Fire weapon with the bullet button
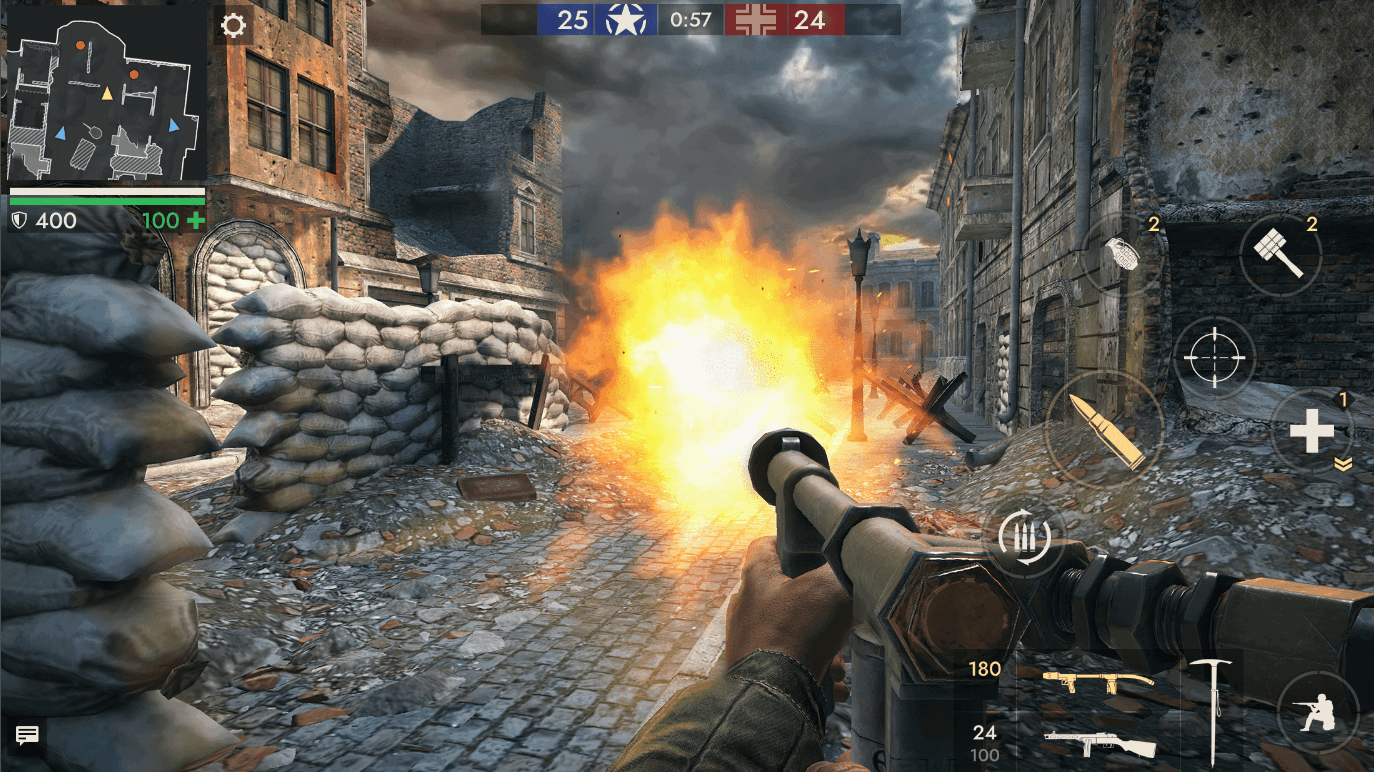The image size is (1374, 772). click(1104, 430)
